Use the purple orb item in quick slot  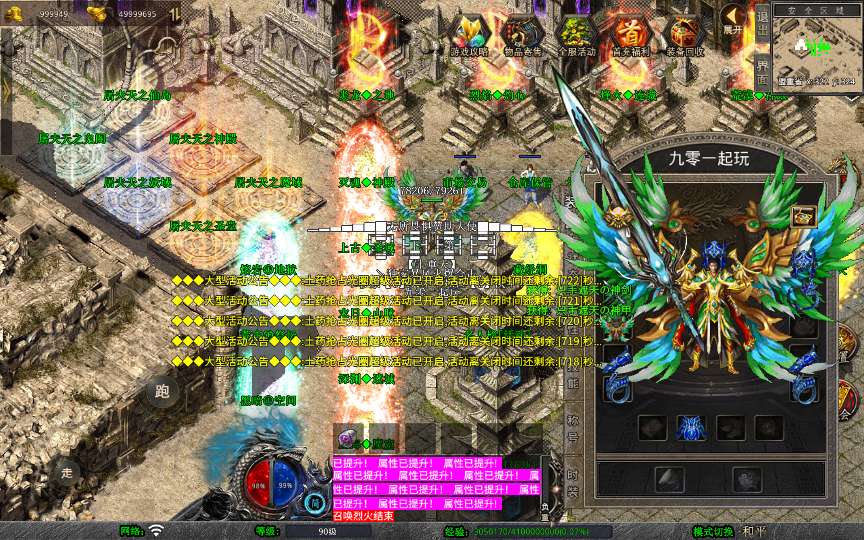pyautogui.click(x=346, y=438)
